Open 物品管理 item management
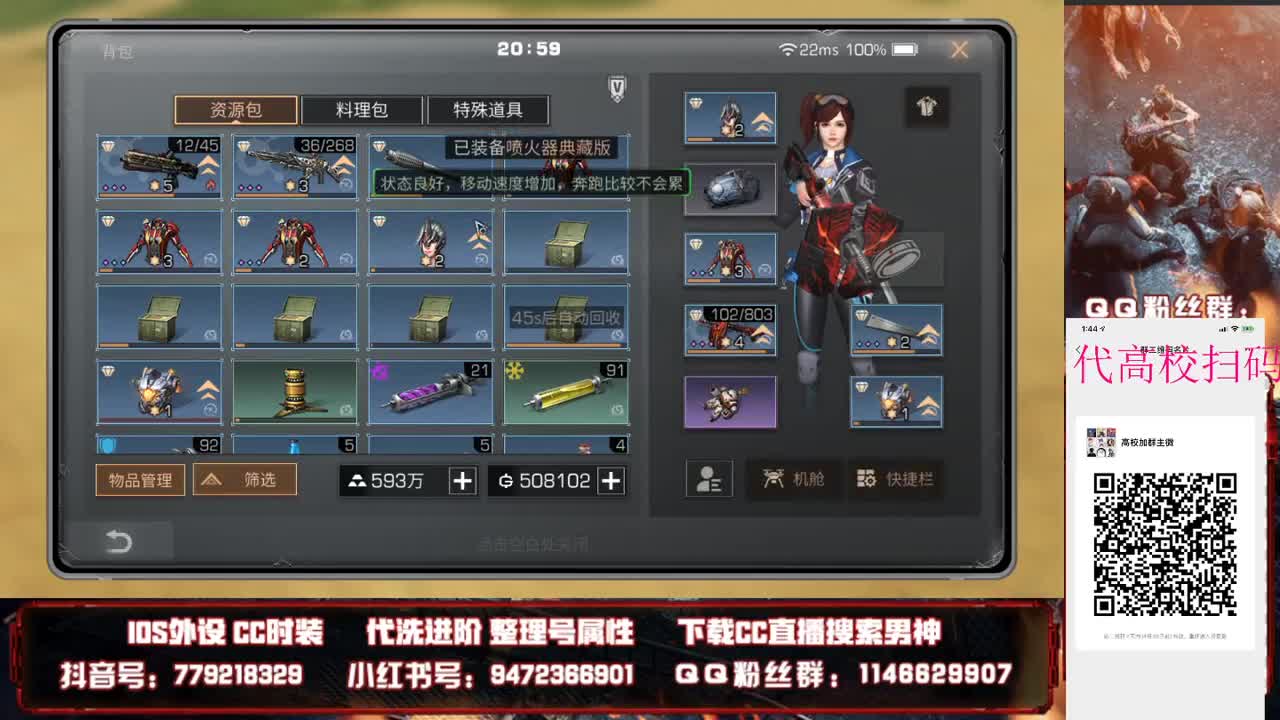The height and width of the screenshot is (720, 1280). [139, 479]
